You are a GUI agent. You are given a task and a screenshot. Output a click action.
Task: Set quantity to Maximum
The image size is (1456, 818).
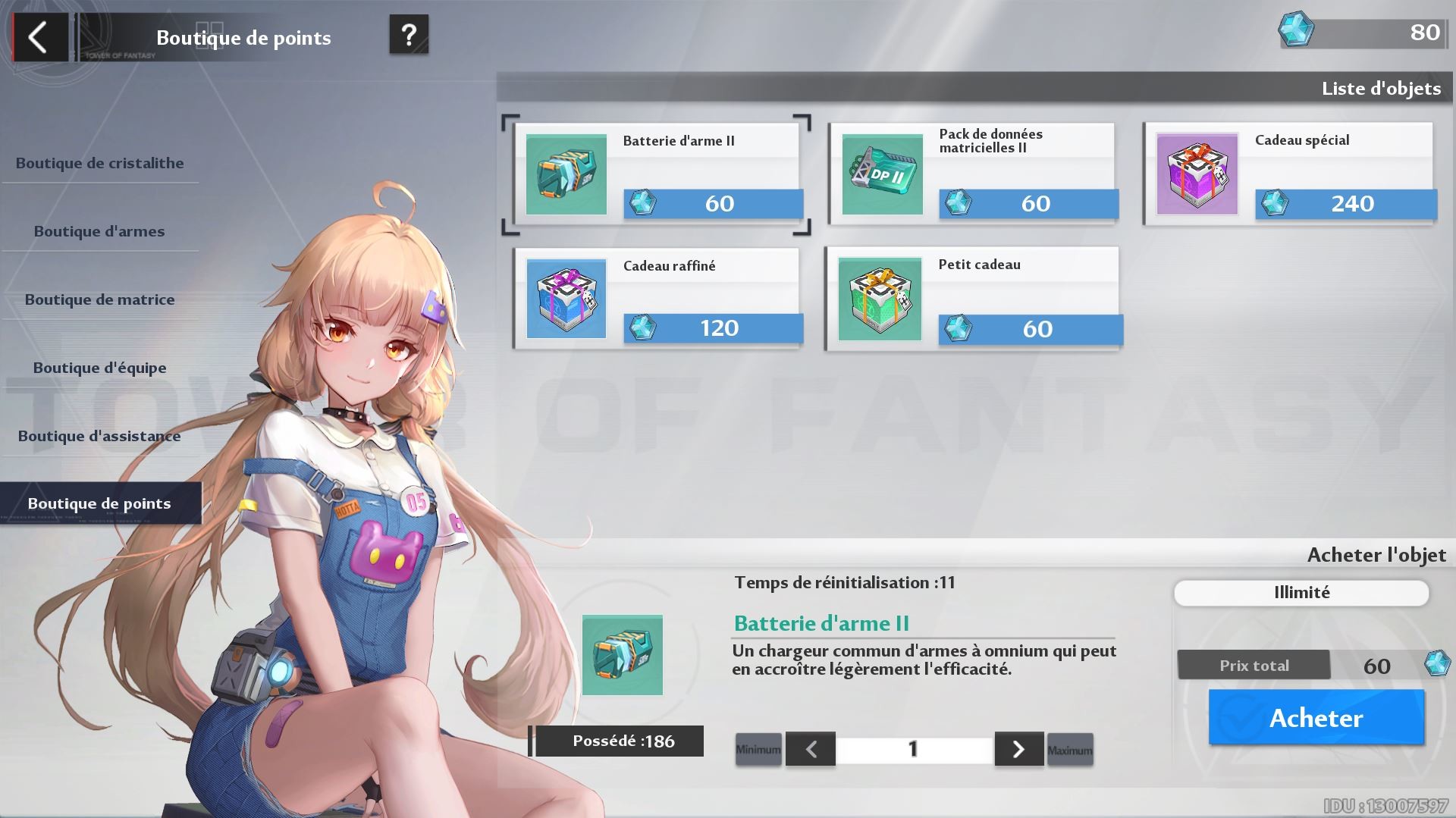(1069, 749)
